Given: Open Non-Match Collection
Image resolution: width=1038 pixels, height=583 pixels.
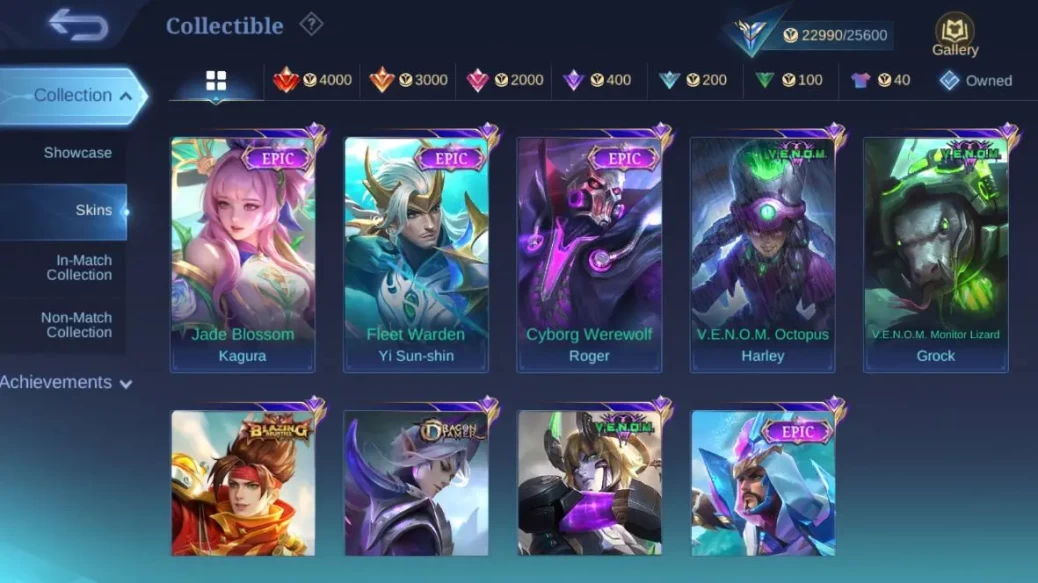Looking at the screenshot, I should 76,325.
